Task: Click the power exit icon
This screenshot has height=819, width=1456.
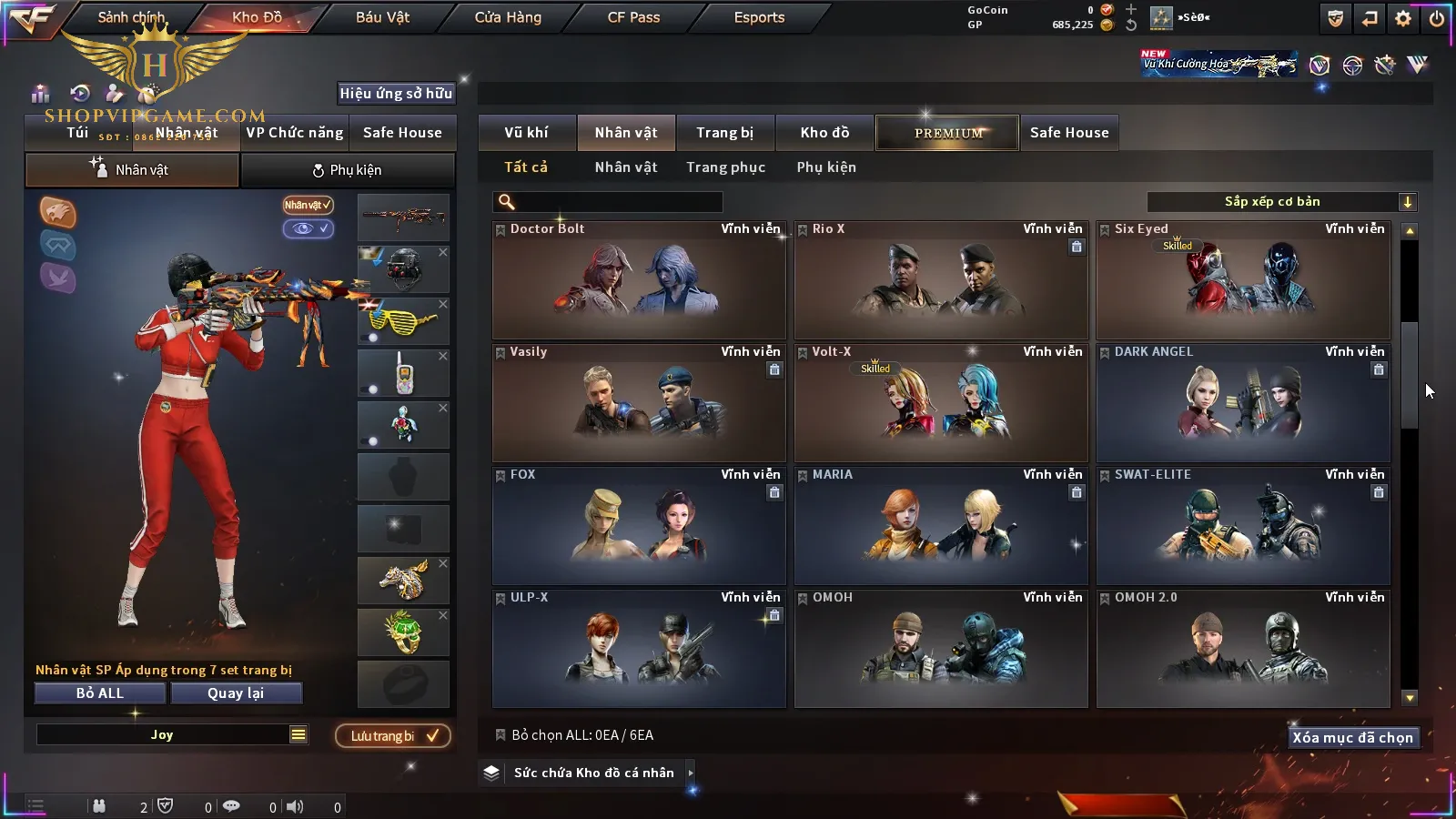Action: [1437, 18]
